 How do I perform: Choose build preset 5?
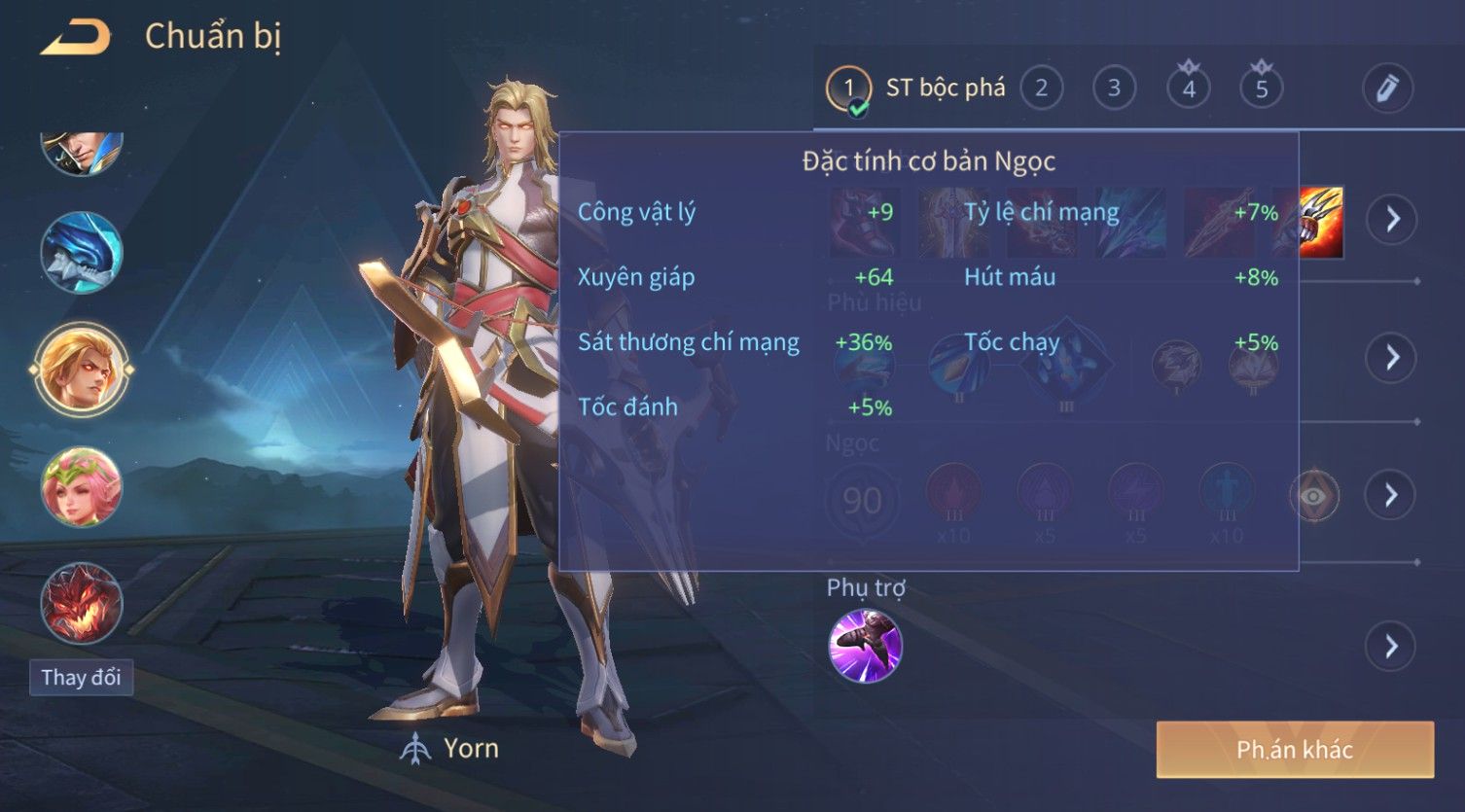point(1261,88)
